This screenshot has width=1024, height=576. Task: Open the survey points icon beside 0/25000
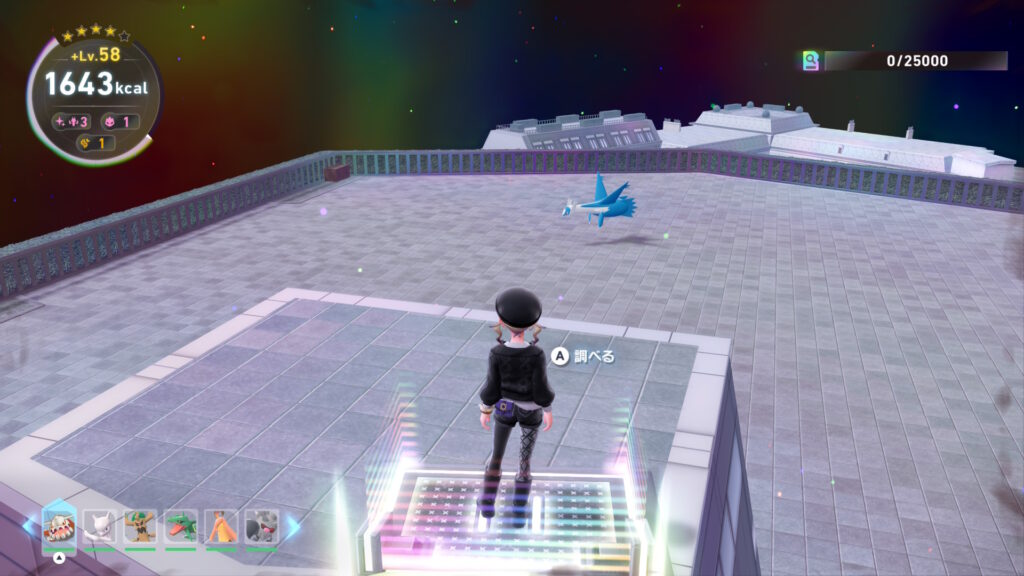(811, 61)
